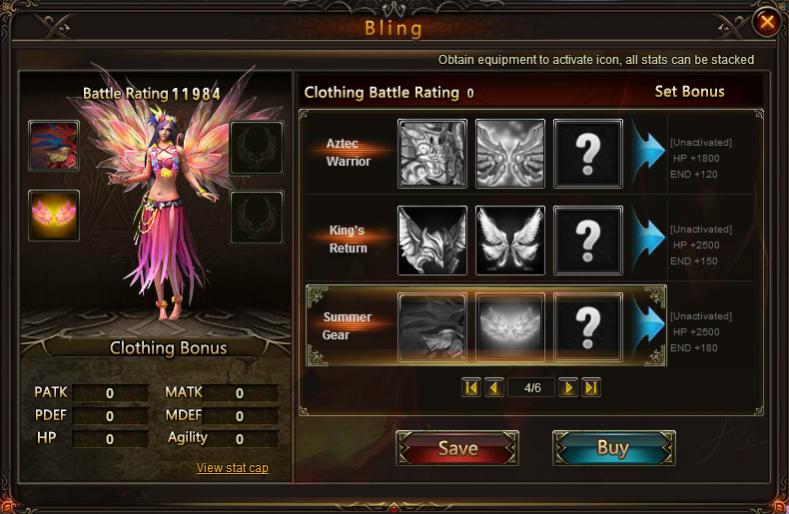Click the Aztec Warrior set bonus arrow
This screenshot has width=789, height=514.
pyautogui.click(x=648, y=153)
